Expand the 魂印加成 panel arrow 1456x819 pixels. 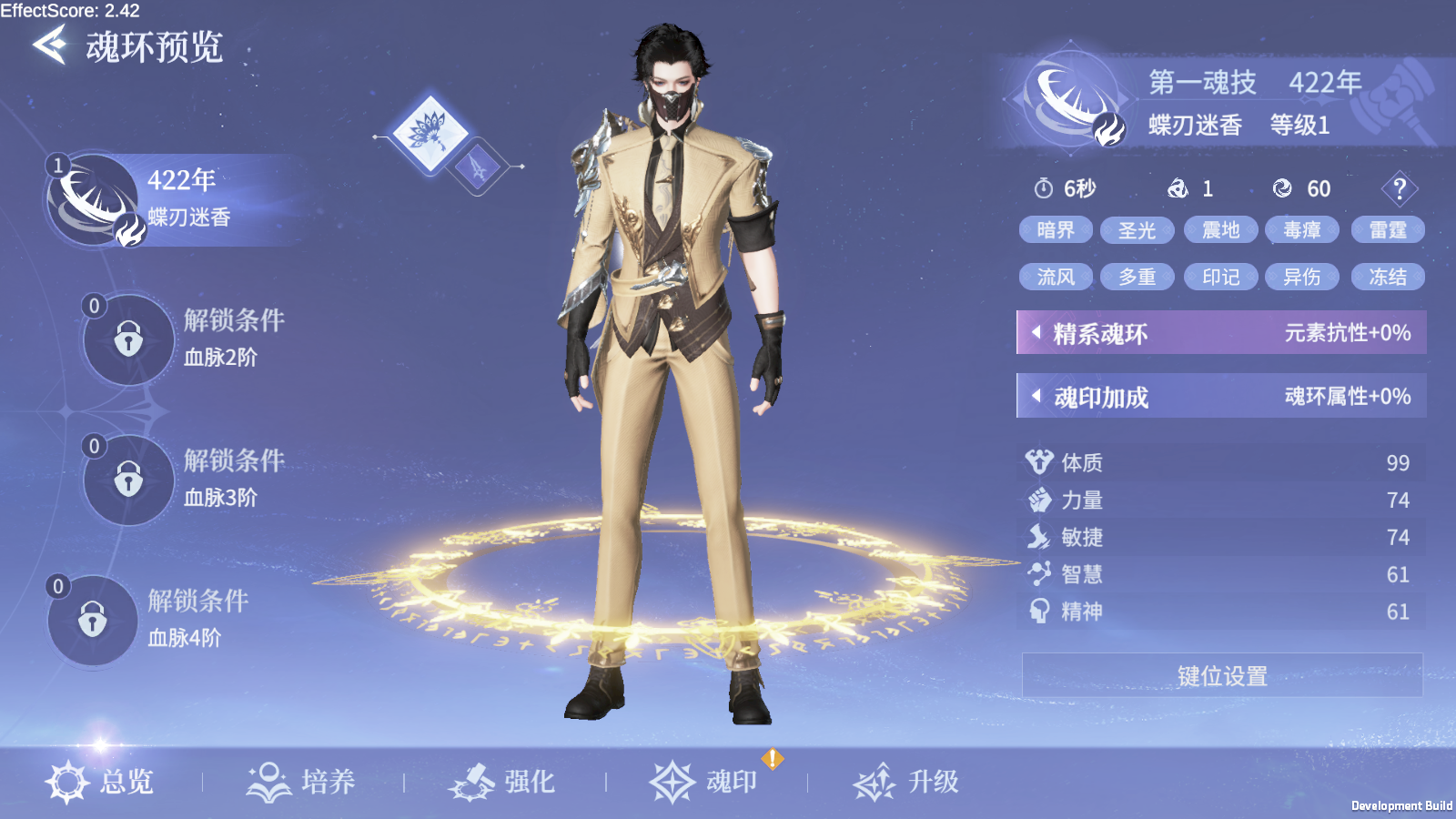1035,397
